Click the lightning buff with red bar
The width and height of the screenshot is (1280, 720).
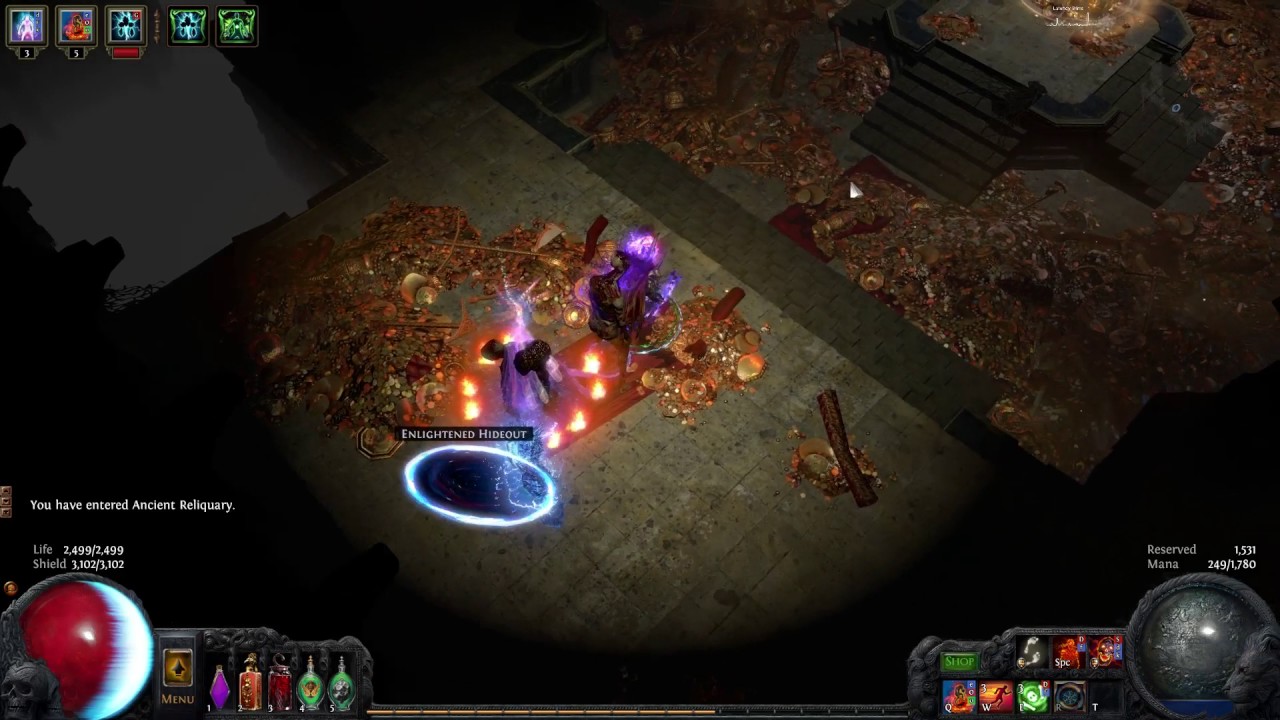click(x=126, y=26)
